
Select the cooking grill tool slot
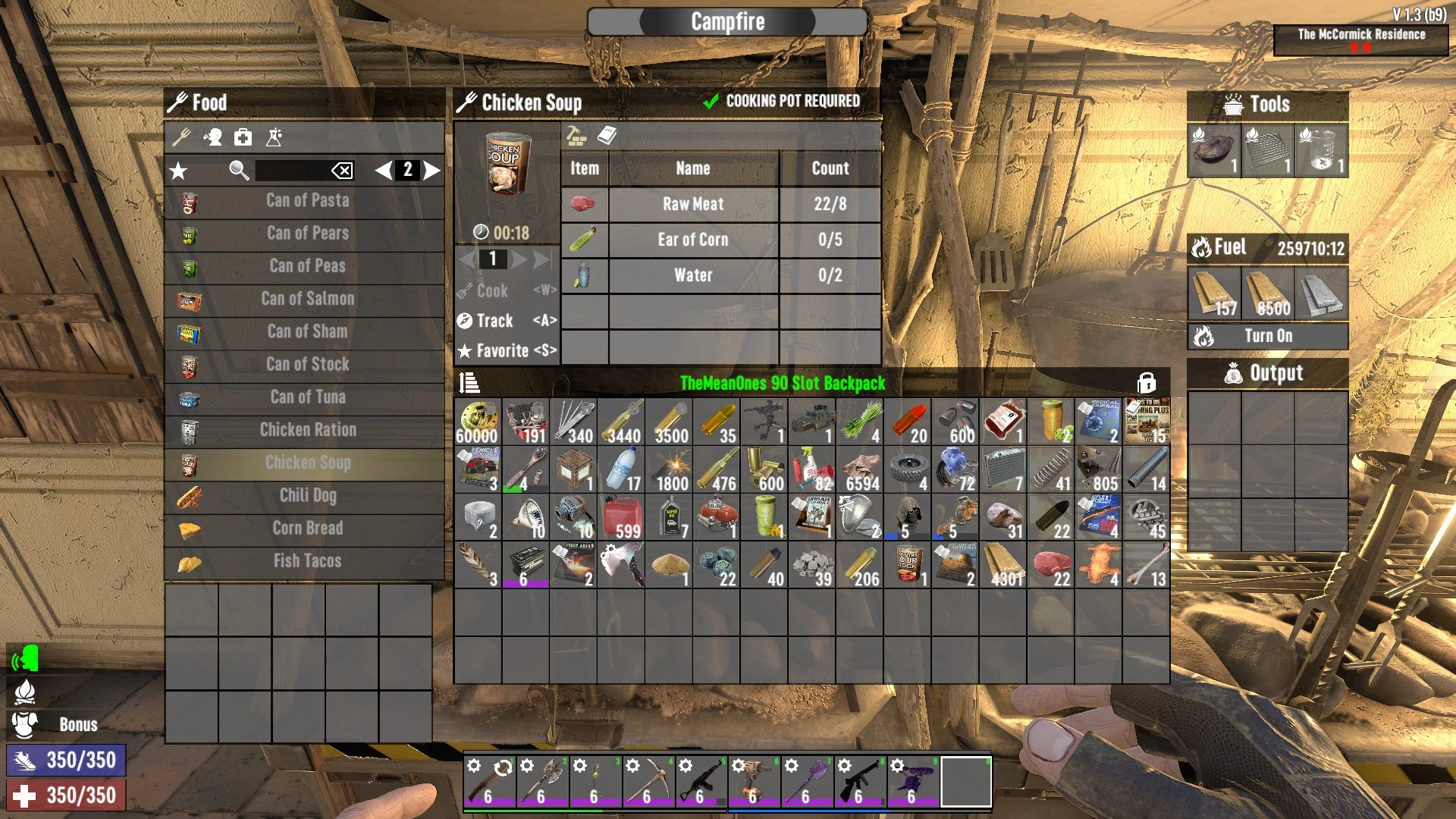point(1267,150)
